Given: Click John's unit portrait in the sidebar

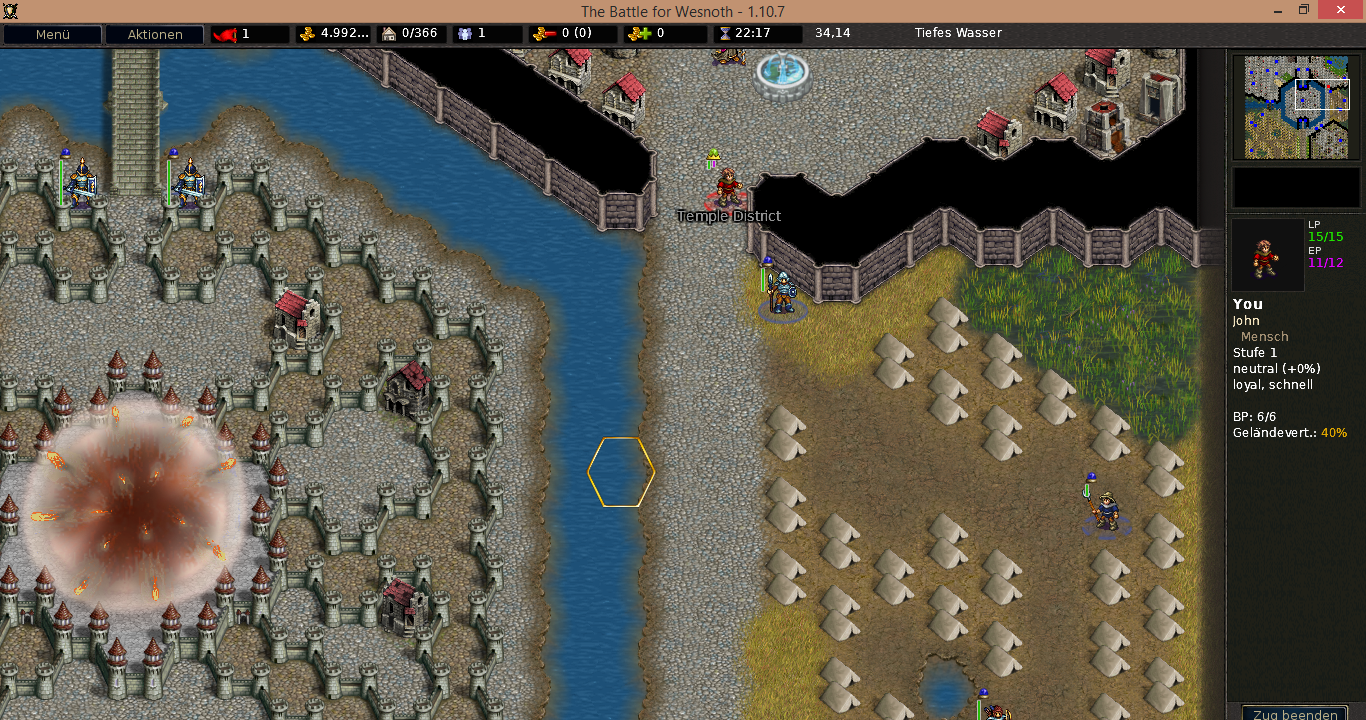Looking at the screenshot, I should (x=1267, y=255).
